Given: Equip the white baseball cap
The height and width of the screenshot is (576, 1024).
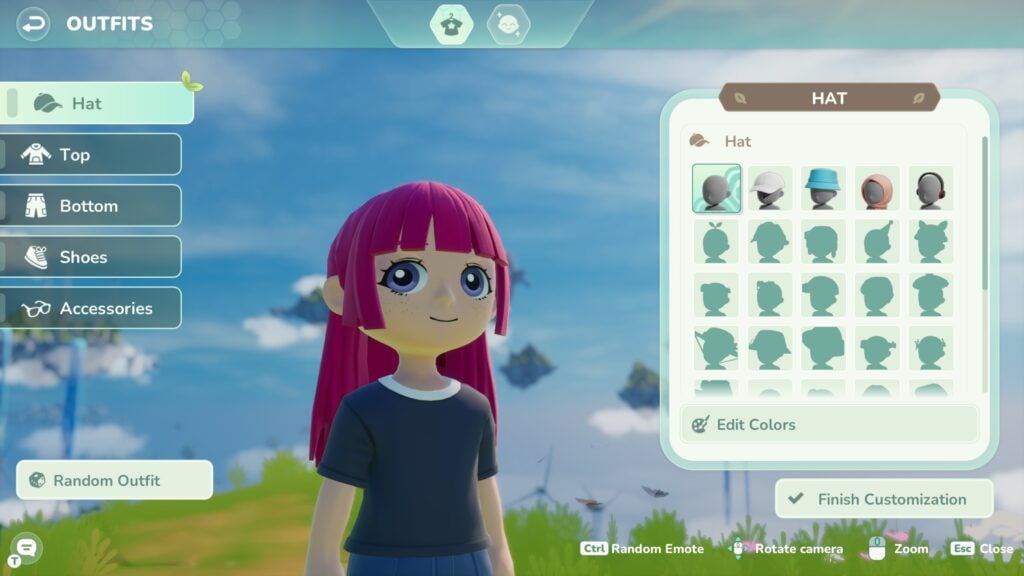Looking at the screenshot, I should point(769,188).
